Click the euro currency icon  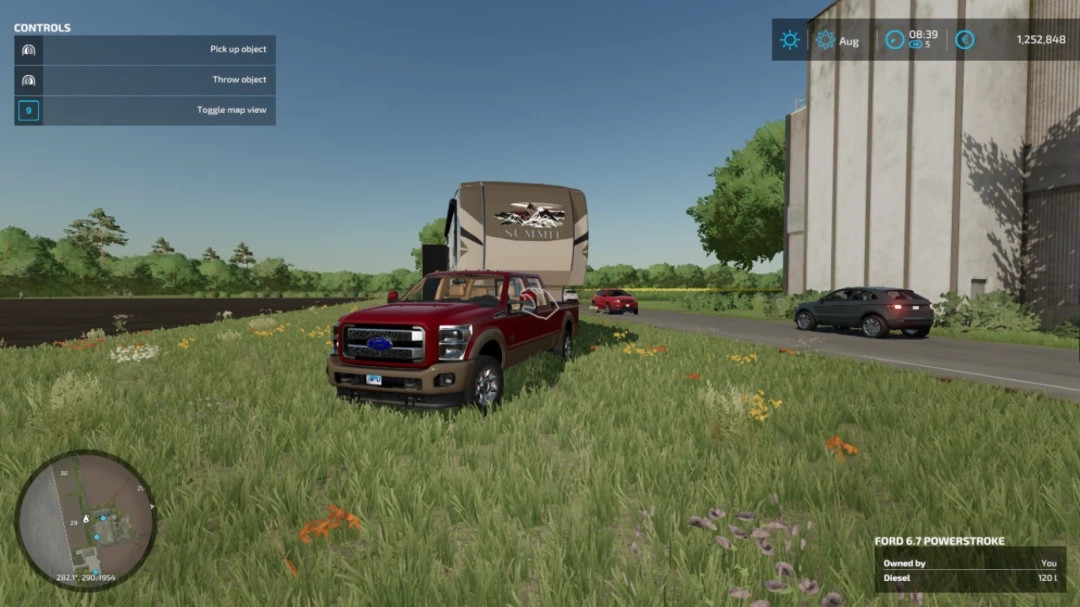click(964, 40)
